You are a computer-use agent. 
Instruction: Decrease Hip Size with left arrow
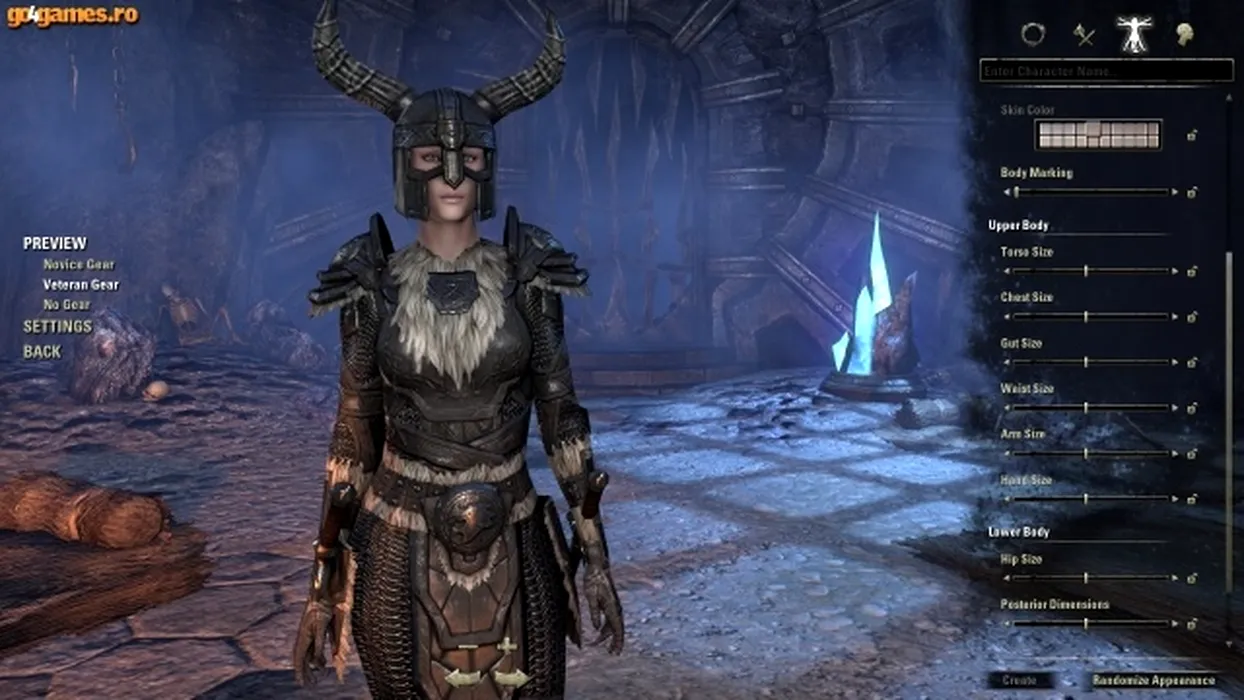coord(1008,578)
